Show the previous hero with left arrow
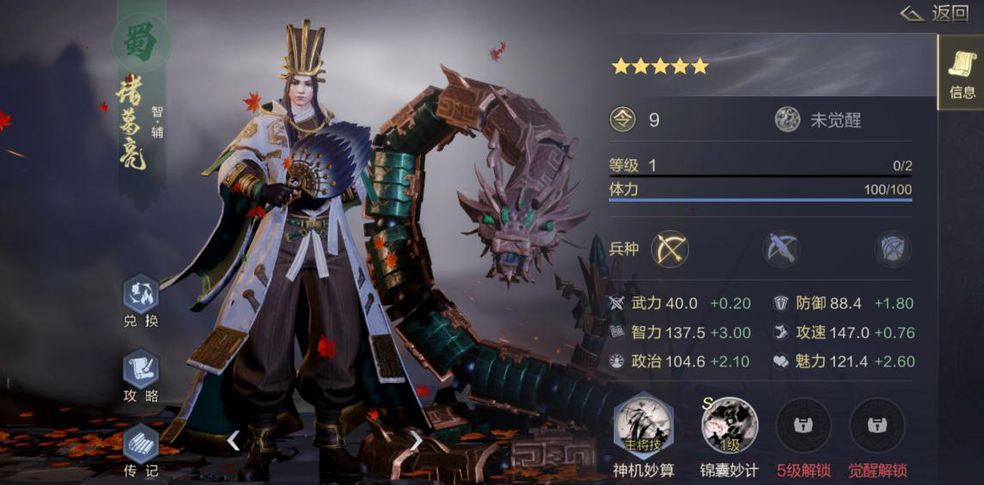 click(233, 440)
